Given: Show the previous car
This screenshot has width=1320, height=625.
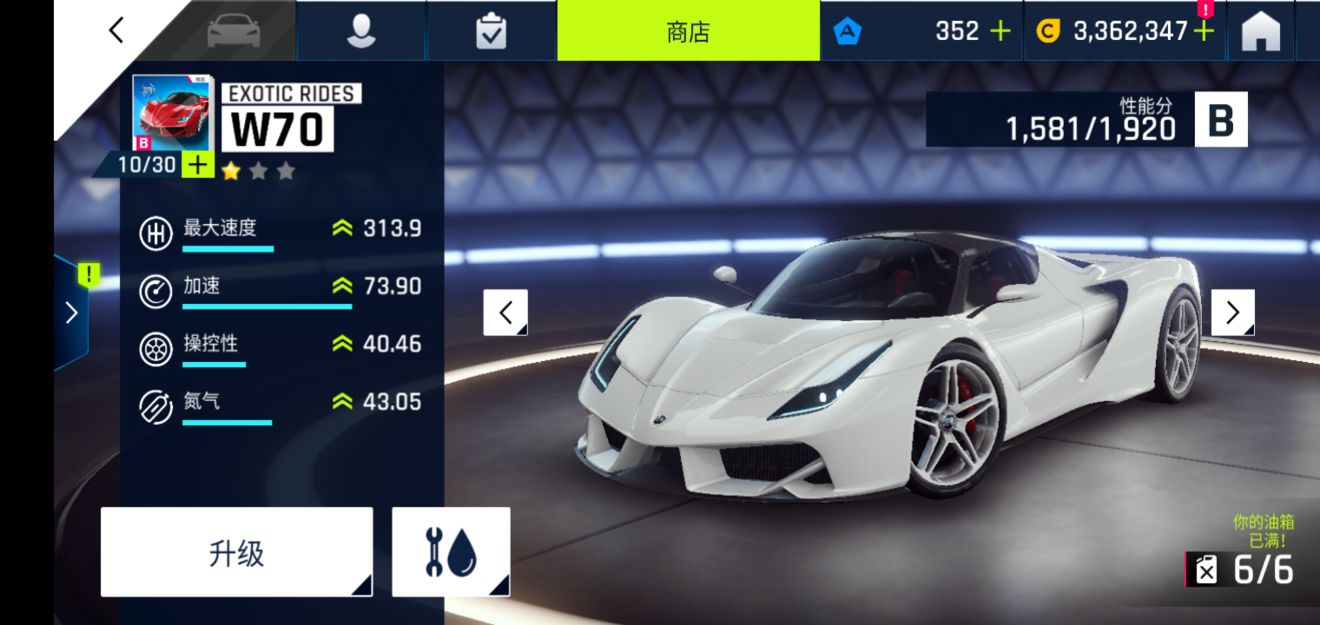Looking at the screenshot, I should 505,313.
